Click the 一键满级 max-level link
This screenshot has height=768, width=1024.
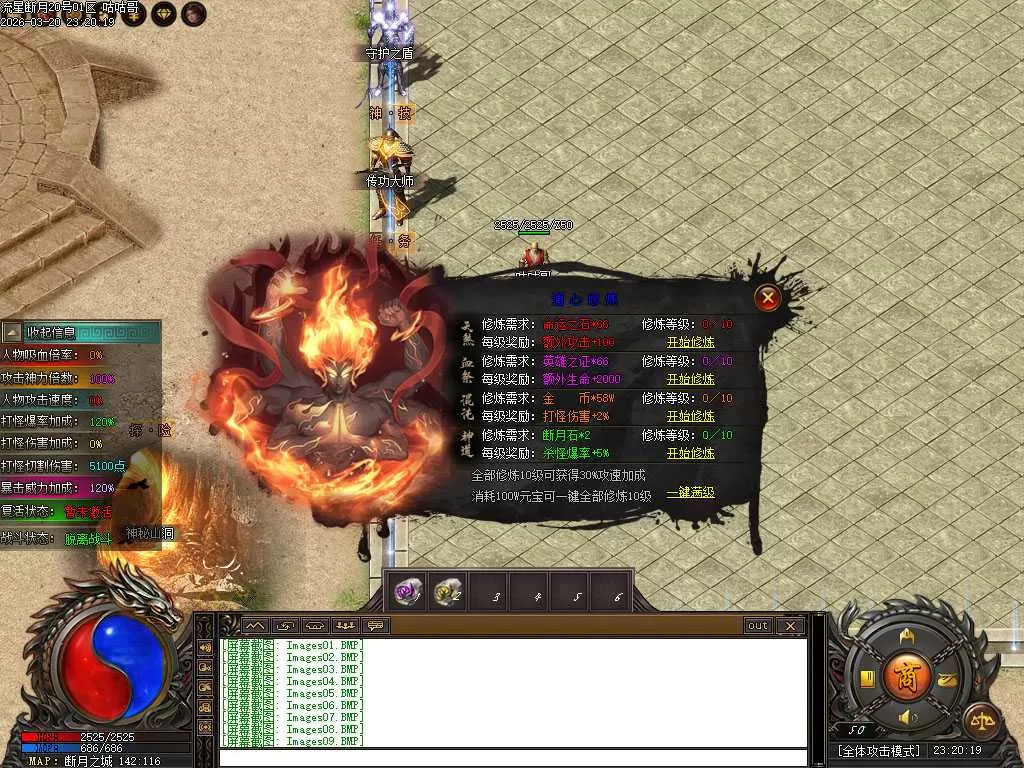690,493
